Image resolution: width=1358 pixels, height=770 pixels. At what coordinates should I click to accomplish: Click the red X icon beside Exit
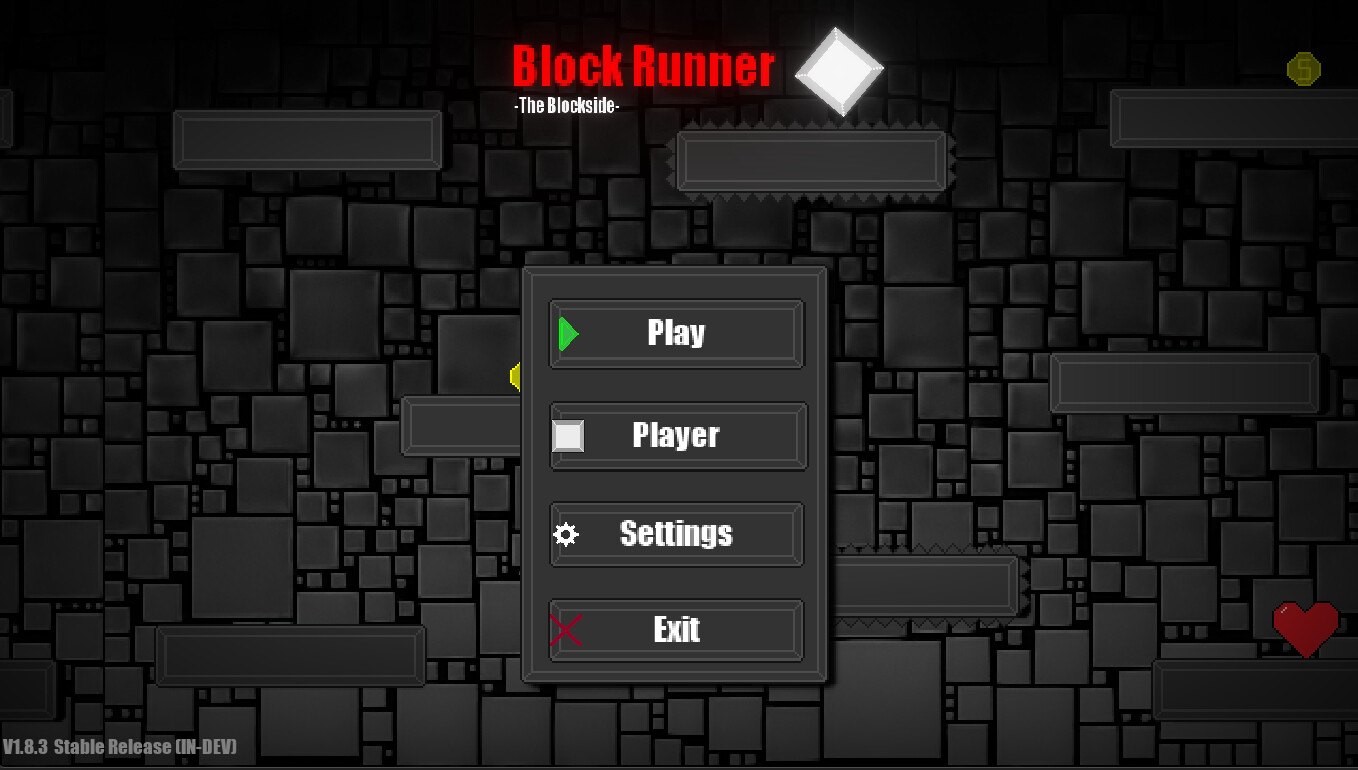(564, 629)
